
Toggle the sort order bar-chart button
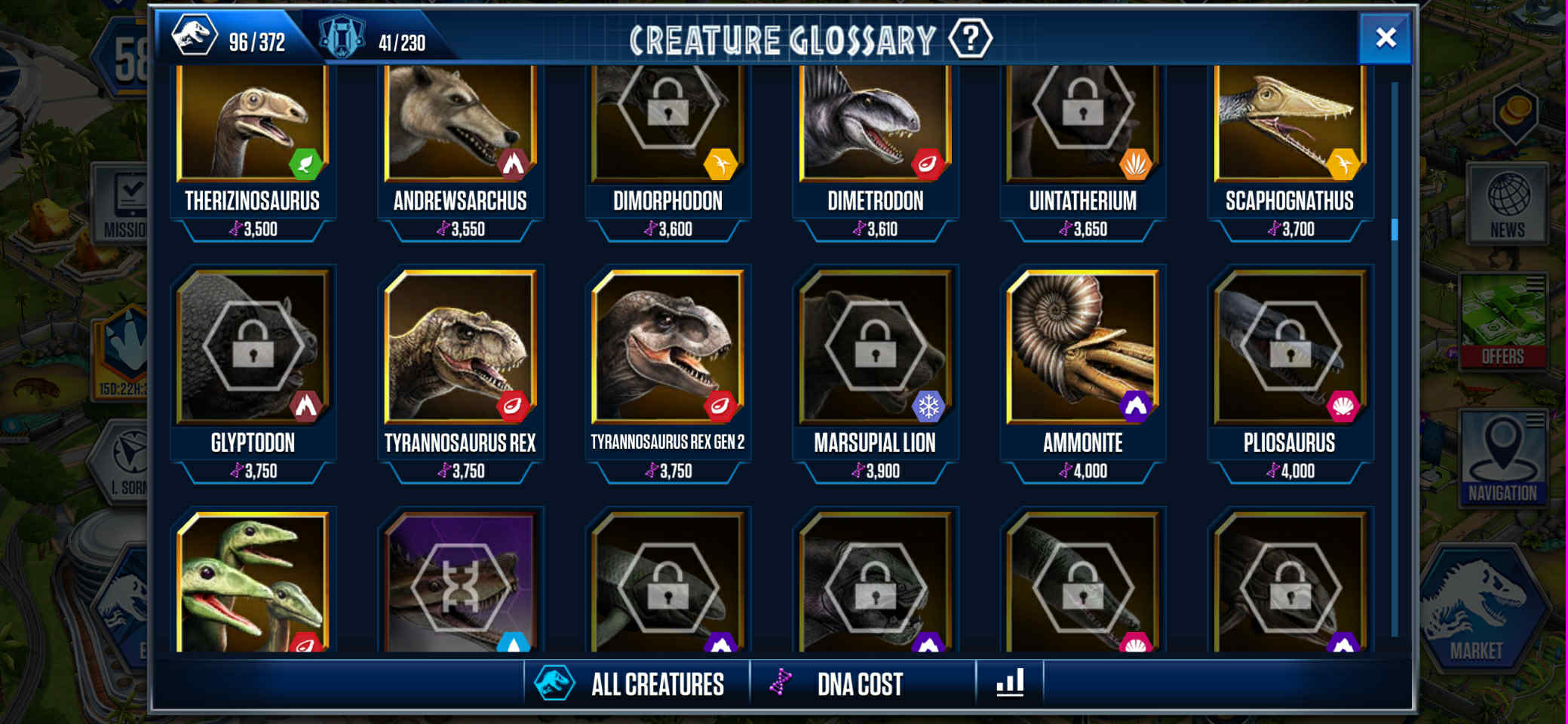pyautogui.click(x=1010, y=683)
